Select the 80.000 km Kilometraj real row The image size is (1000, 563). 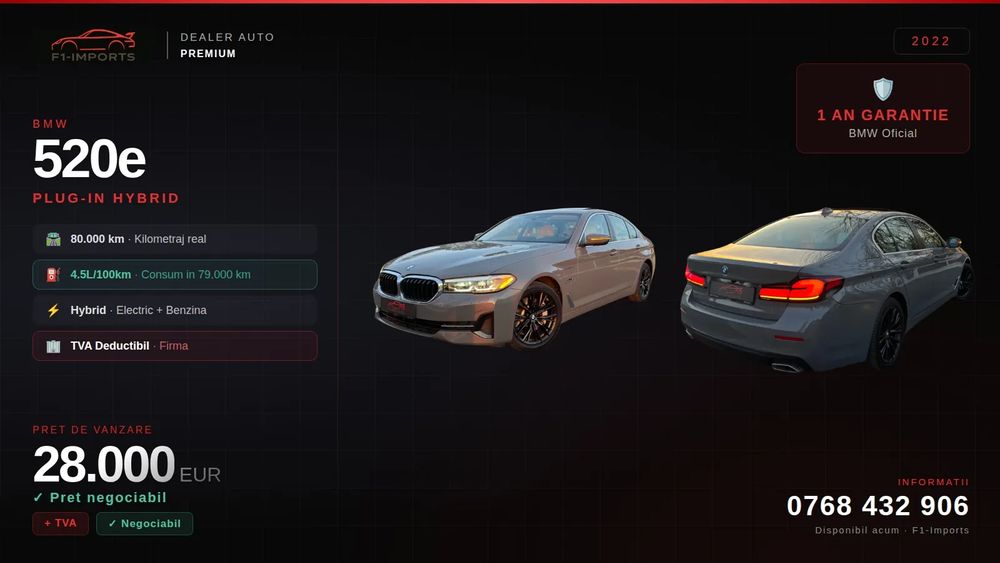click(175, 239)
